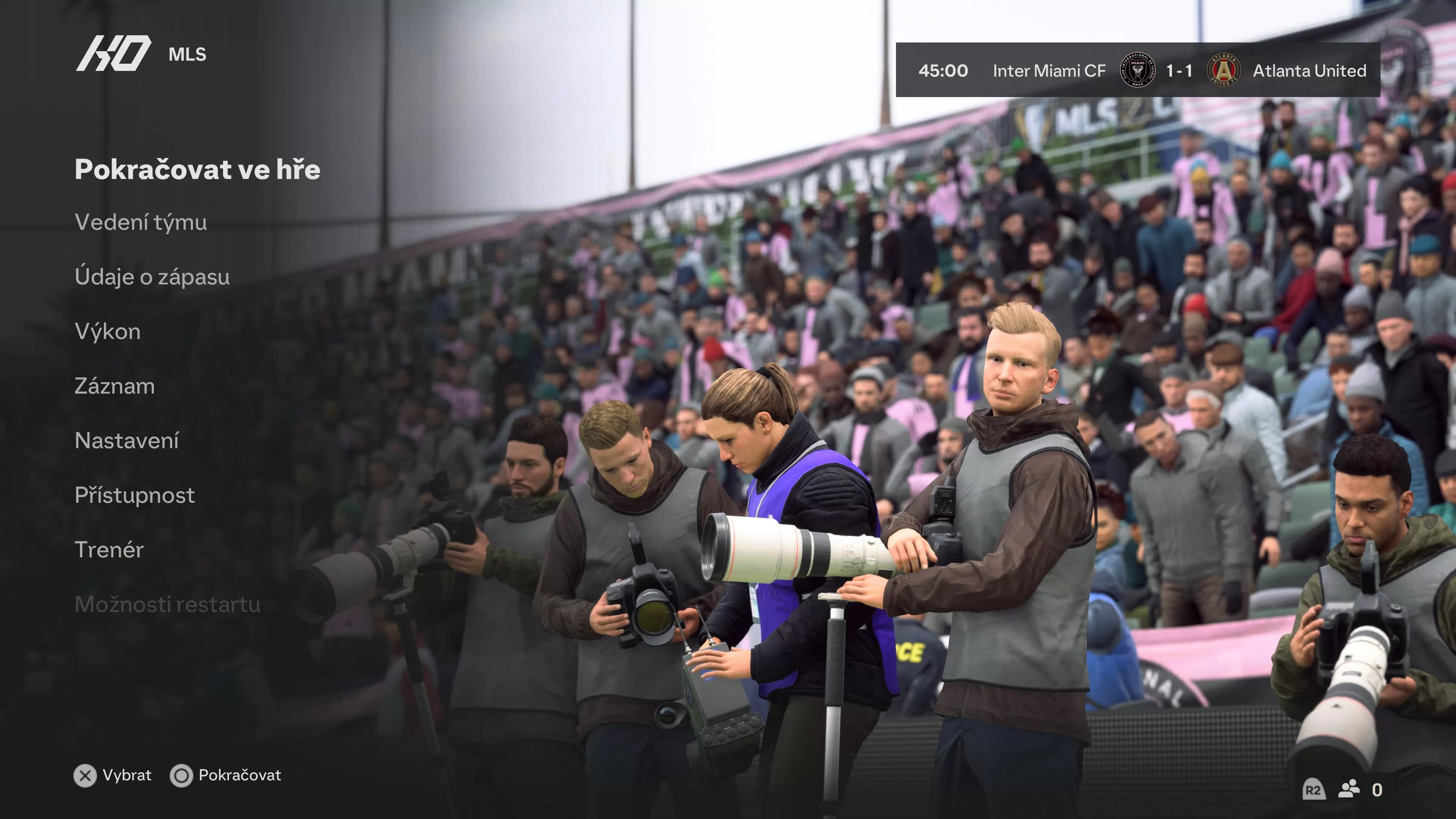The image size is (1456, 819).
Task: Open the Nastavení settings entry
Action: pyautogui.click(x=128, y=440)
